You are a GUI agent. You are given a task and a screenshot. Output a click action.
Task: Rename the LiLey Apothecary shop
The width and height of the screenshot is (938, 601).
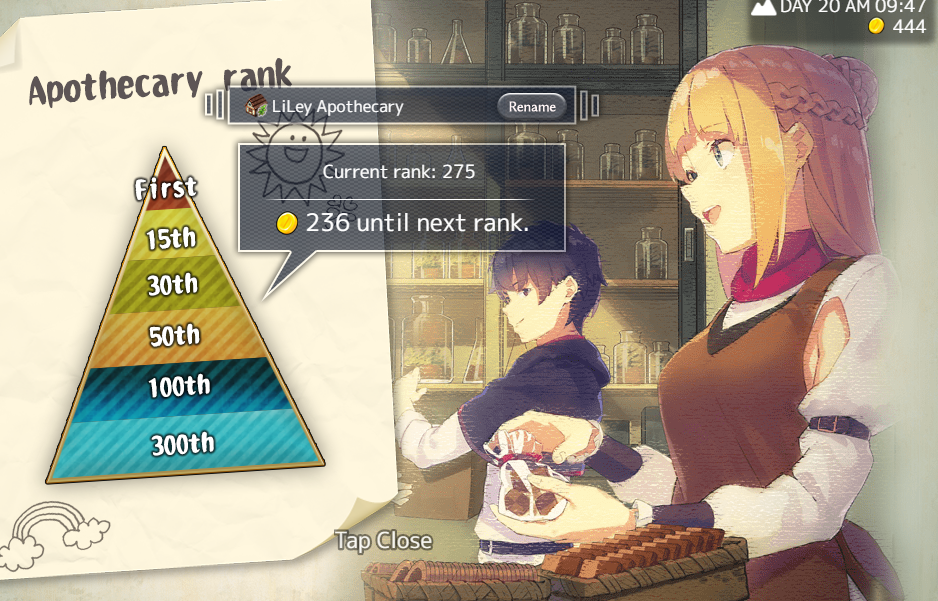coord(531,106)
